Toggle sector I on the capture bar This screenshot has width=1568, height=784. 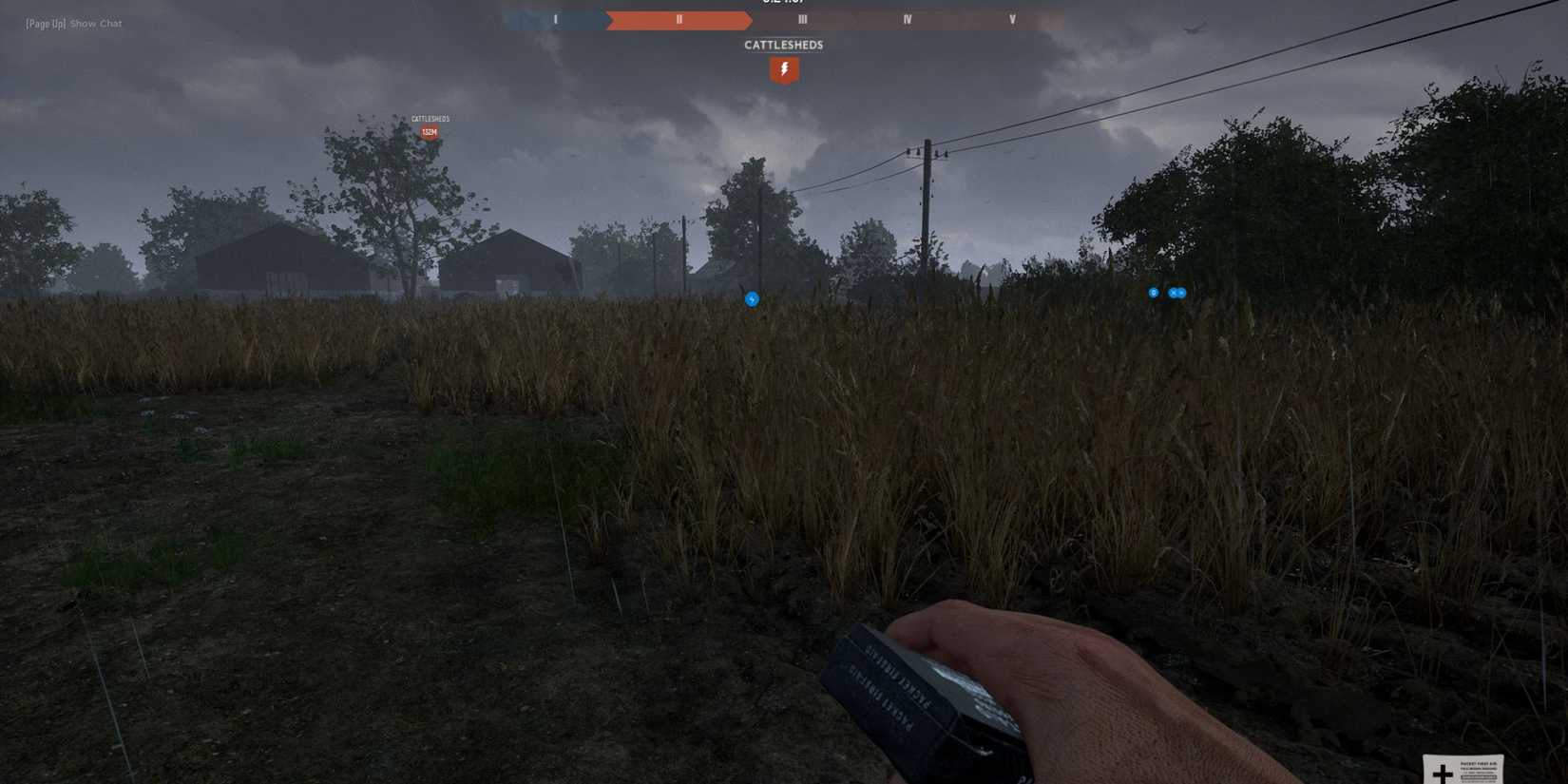[556, 18]
